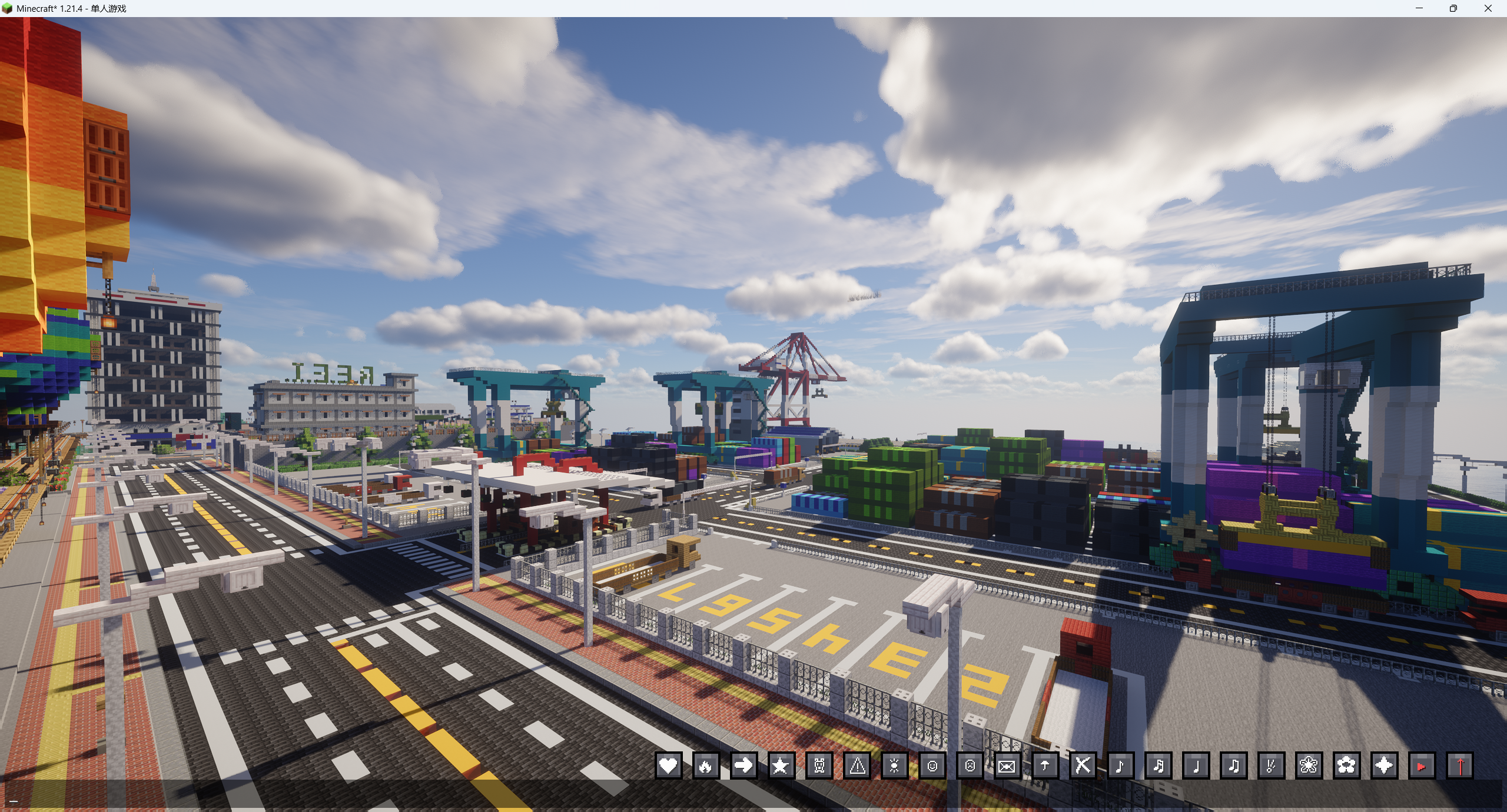
Task: Insert the heart symbol into chat
Action: point(668,766)
